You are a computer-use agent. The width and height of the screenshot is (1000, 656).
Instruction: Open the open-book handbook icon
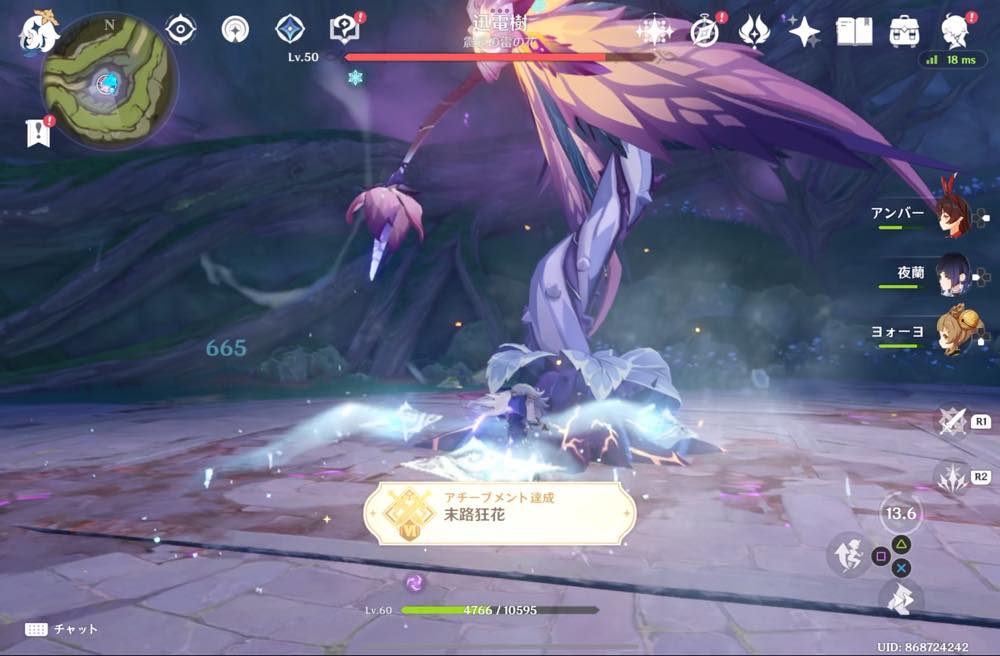click(x=854, y=31)
